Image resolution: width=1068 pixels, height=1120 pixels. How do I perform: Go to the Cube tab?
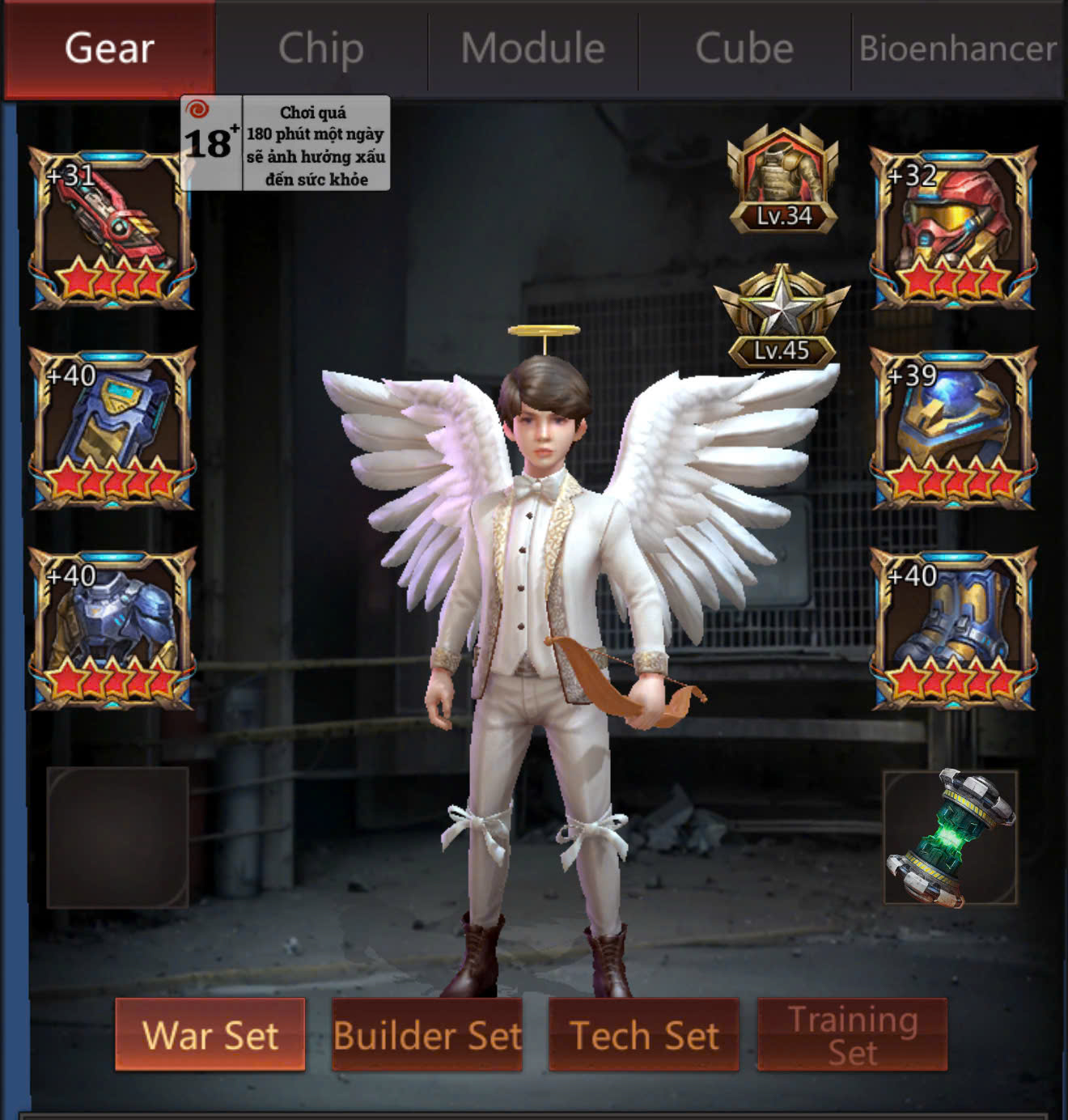(x=744, y=49)
